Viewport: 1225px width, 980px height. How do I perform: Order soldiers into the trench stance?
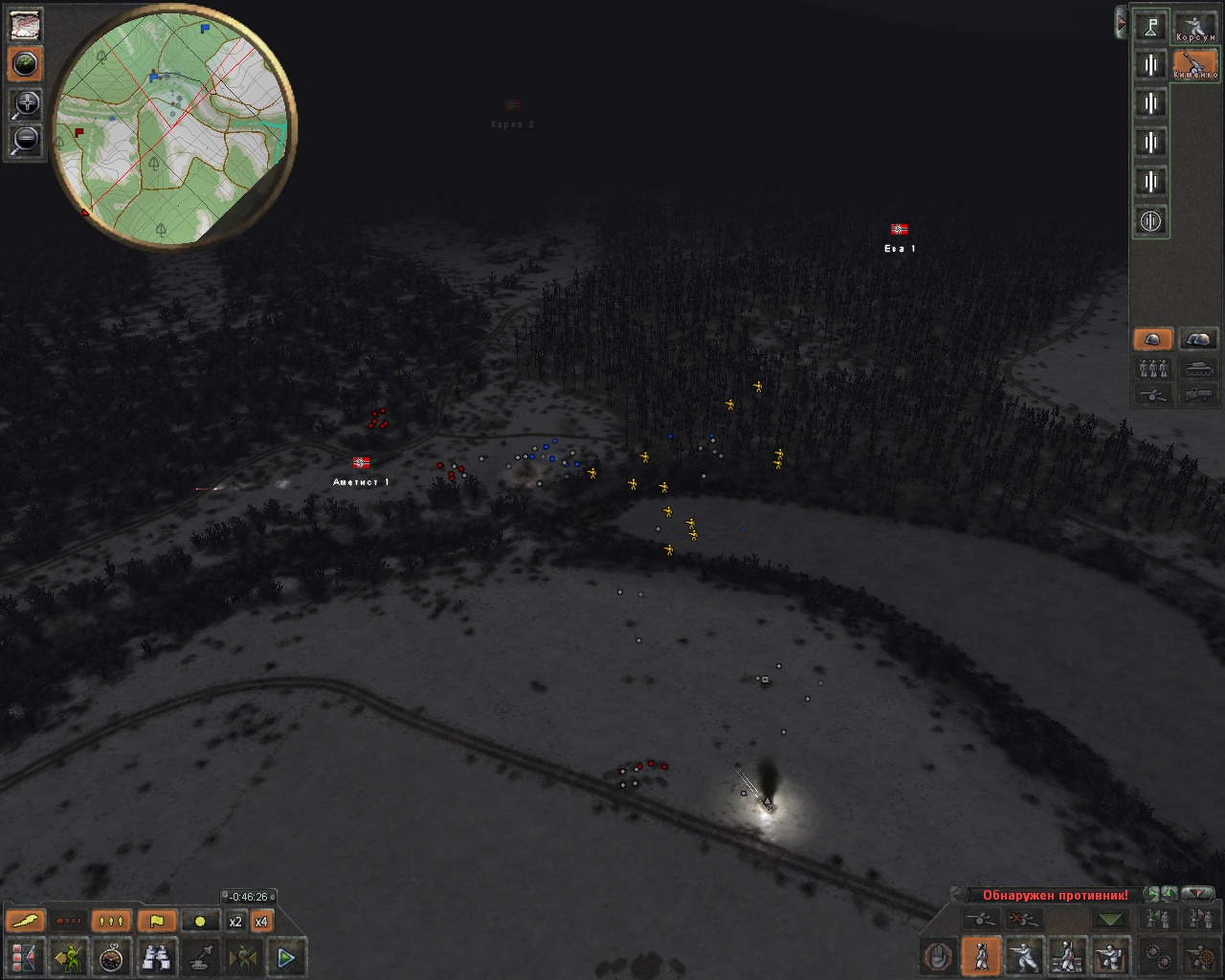click(x=1110, y=956)
